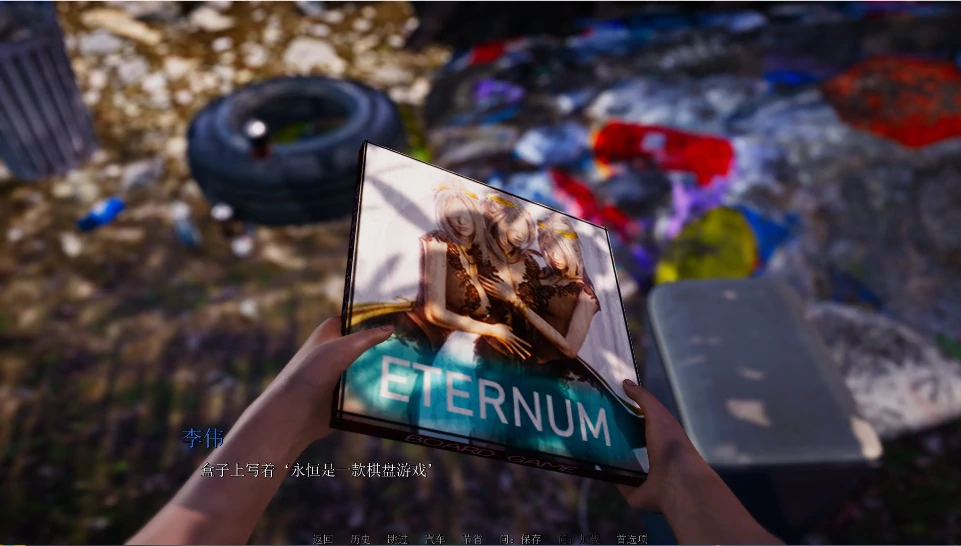Open the 节省 (Save) screen
The height and width of the screenshot is (546, 961).
point(471,539)
